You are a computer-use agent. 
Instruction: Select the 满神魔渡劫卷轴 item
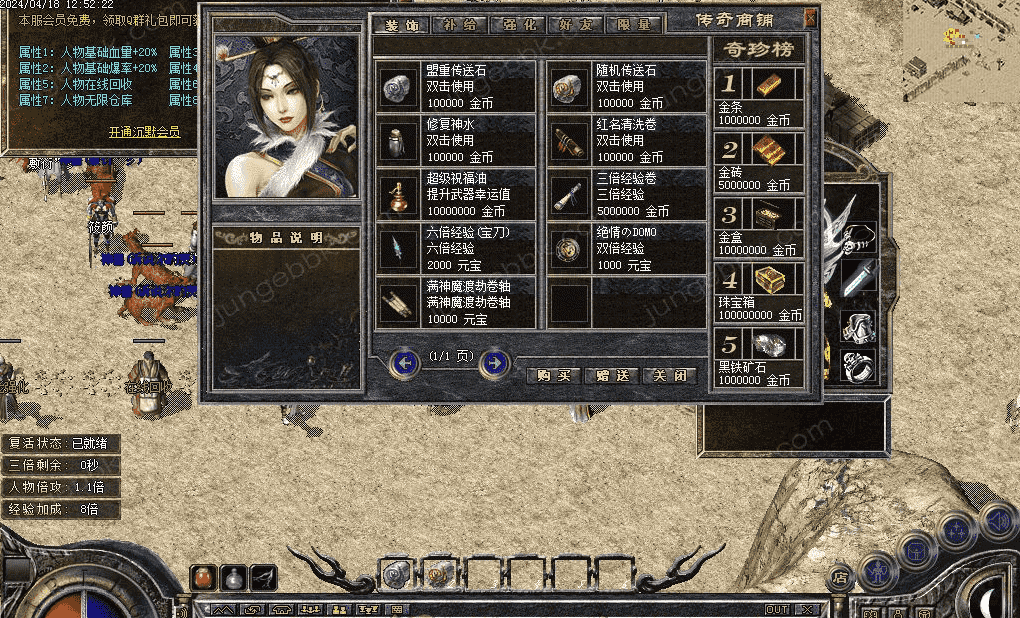pos(457,303)
